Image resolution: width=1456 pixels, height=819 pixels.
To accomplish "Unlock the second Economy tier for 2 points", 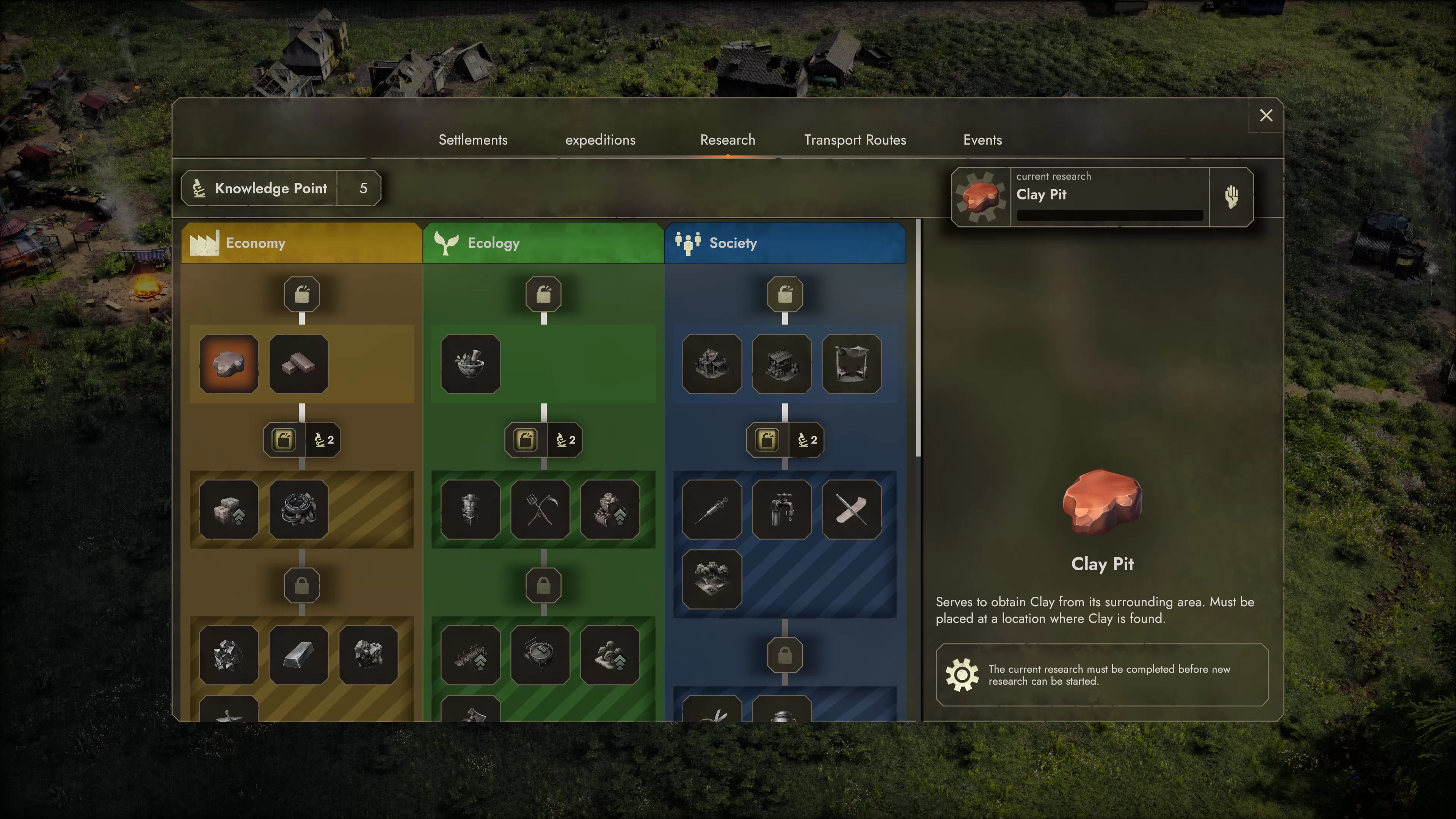I will click(x=302, y=440).
